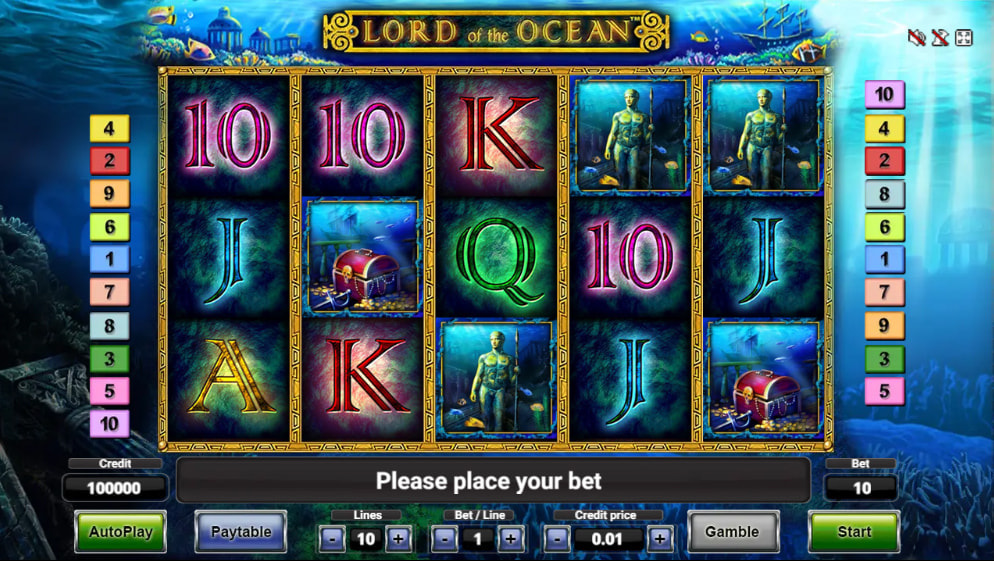Start the spin with the Start button
The image size is (994, 561).
[x=853, y=532]
